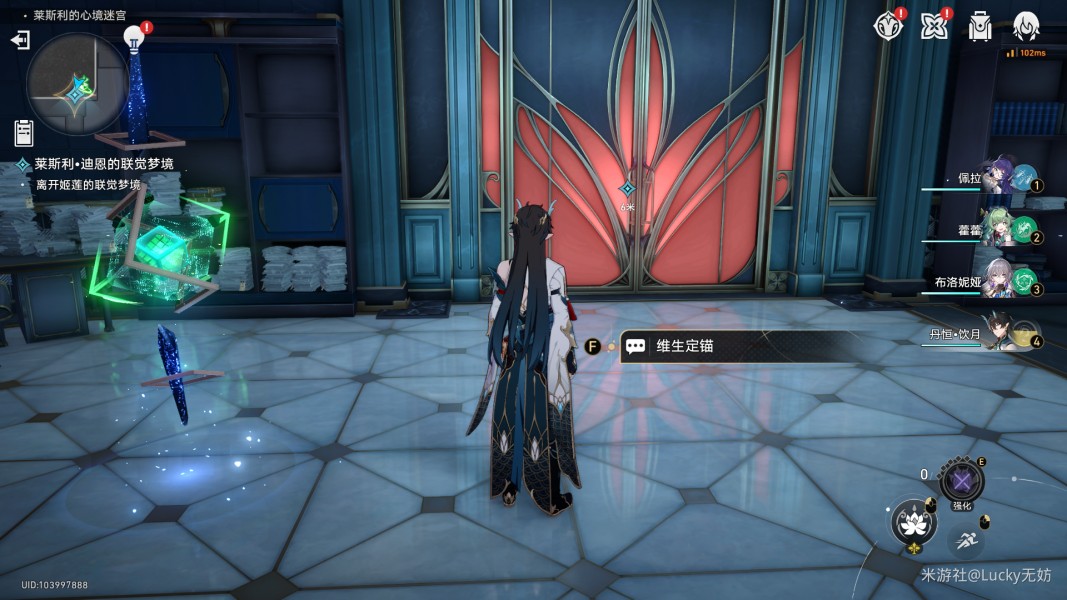Screen dimensions: 1067x600
Task: Open the mission clipboard icon
Action: [x=24, y=132]
